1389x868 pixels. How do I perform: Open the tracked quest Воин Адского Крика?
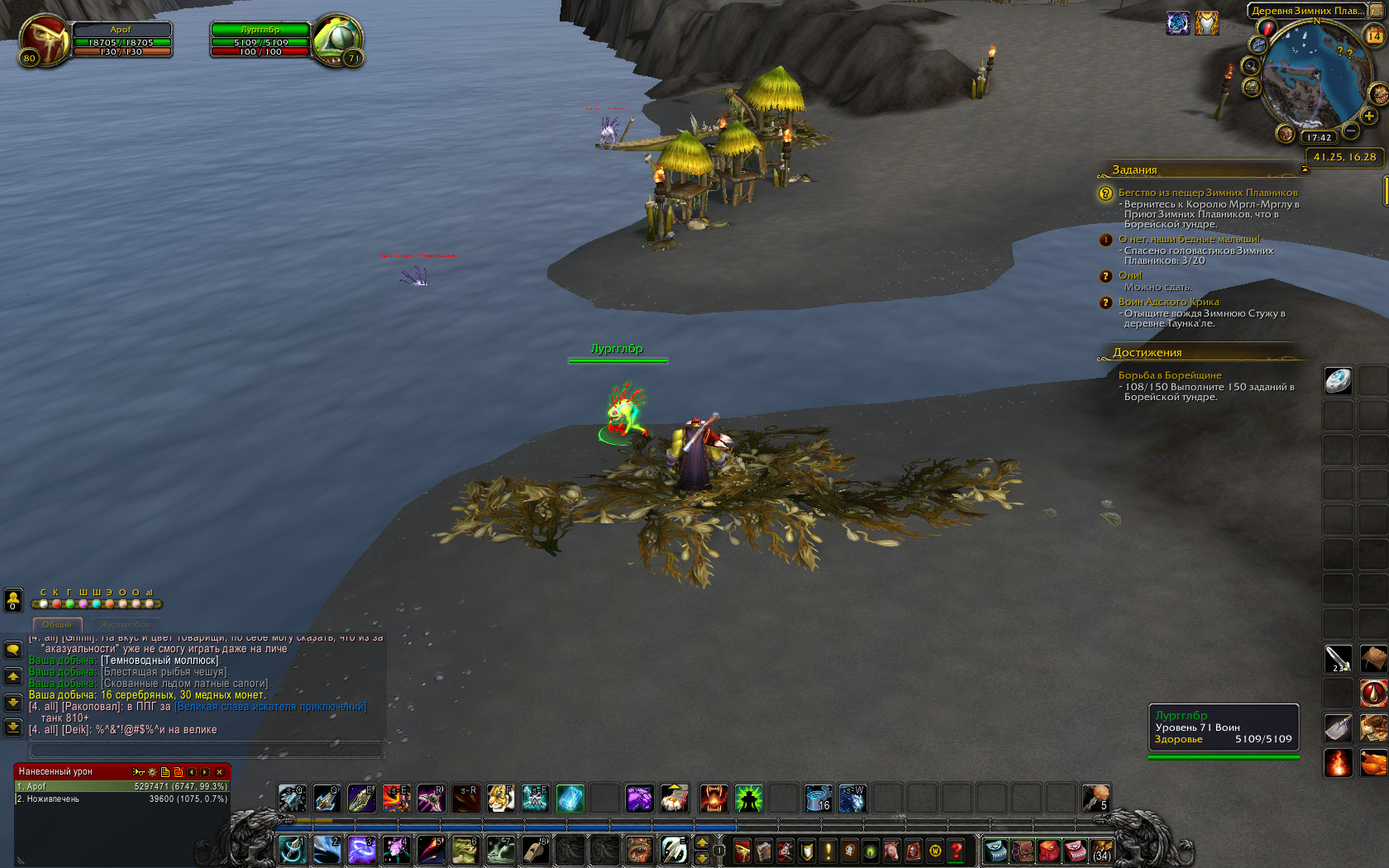pyautogui.click(x=1168, y=302)
